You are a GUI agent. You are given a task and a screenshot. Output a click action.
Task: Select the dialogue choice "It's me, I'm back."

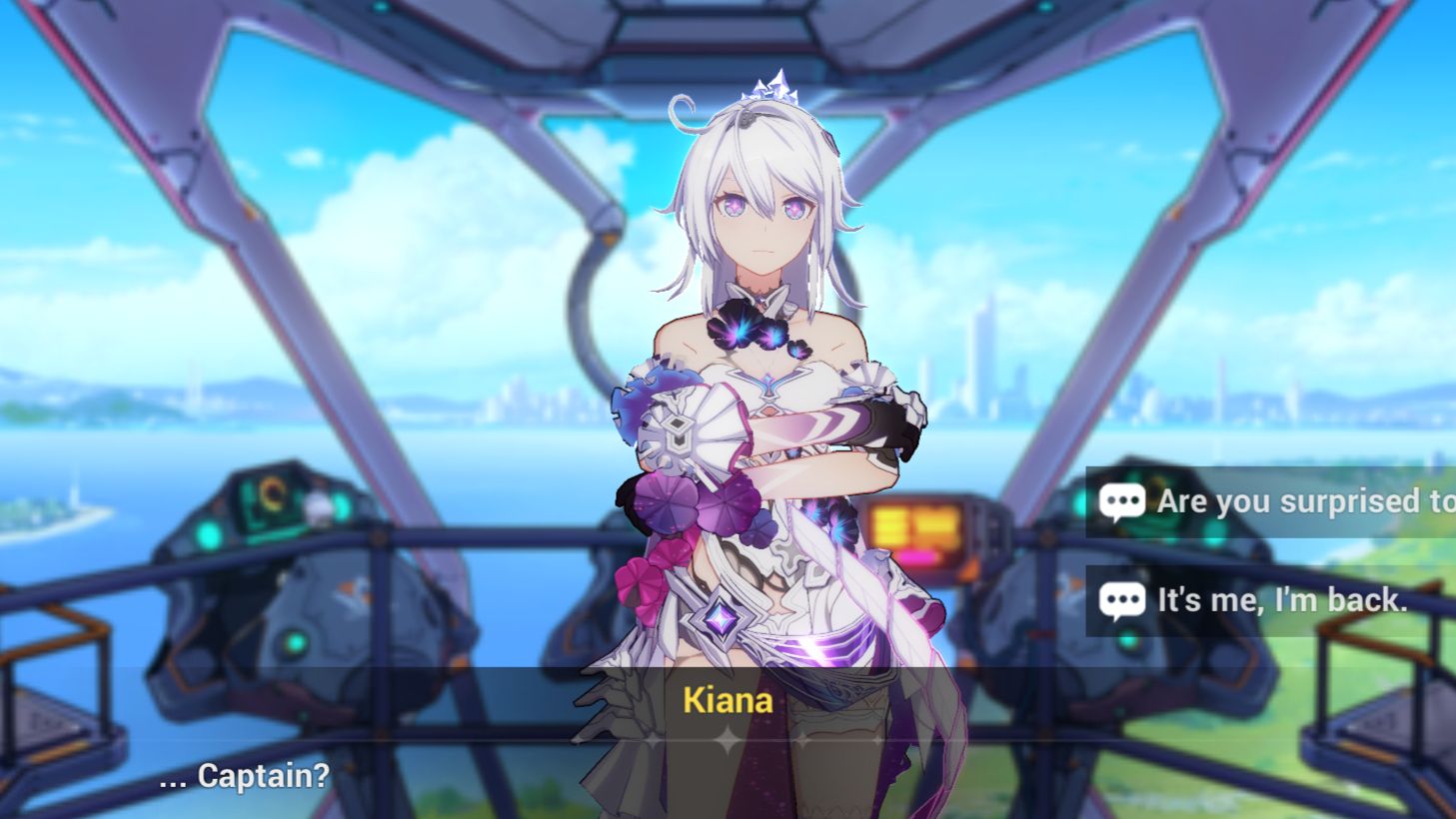(x=1279, y=599)
